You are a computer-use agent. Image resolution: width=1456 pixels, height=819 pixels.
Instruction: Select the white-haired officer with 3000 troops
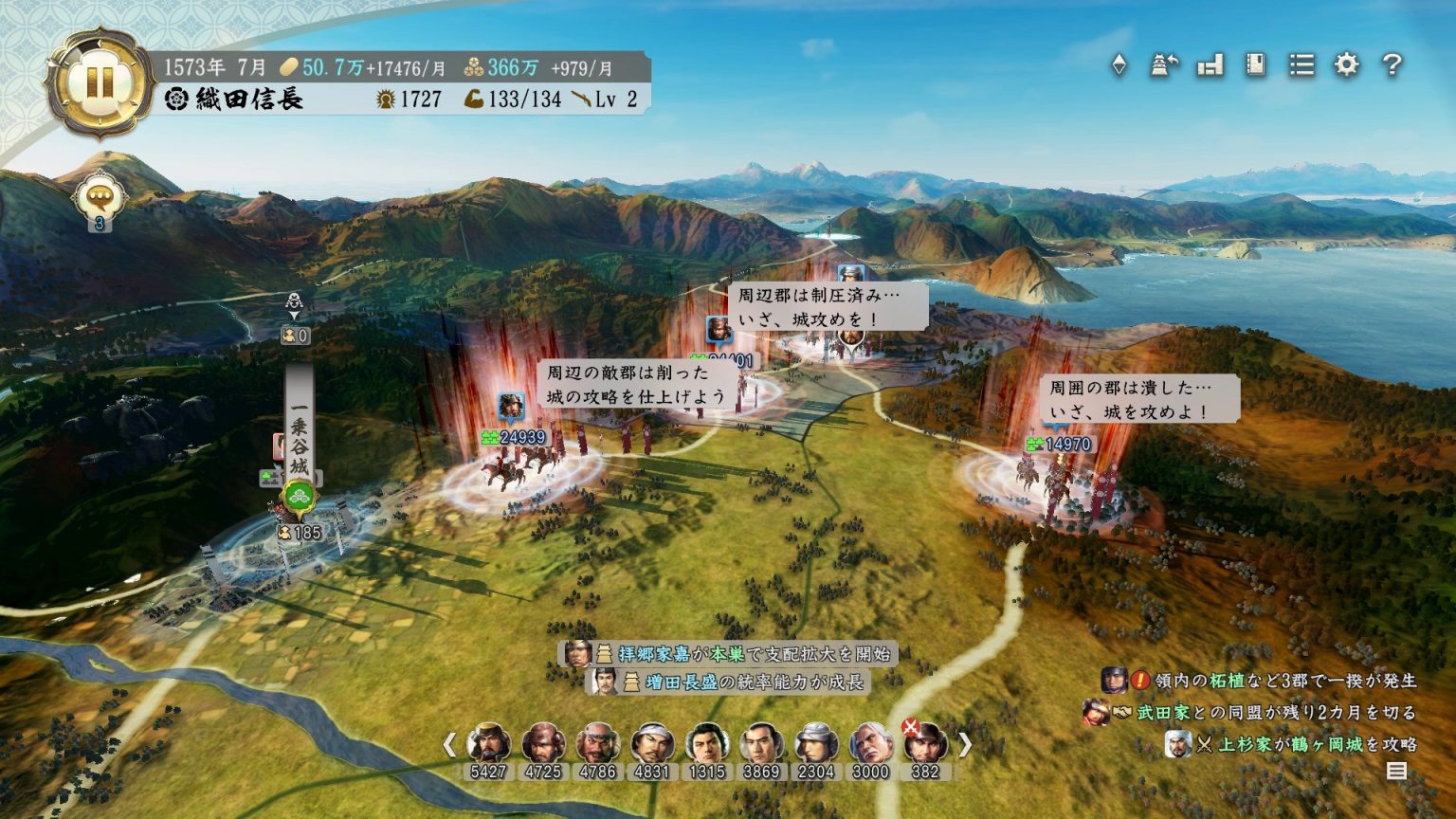[870, 744]
